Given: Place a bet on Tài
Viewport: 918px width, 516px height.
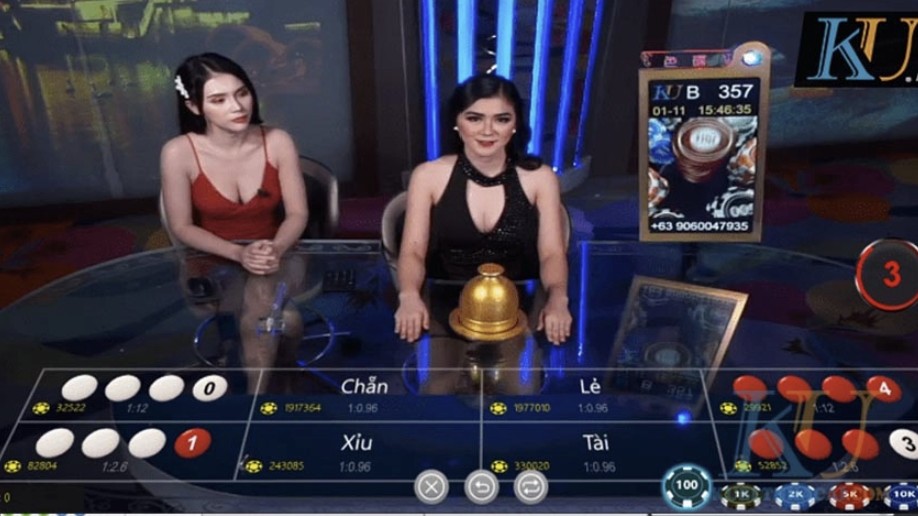Looking at the screenshot, I should click(x=596, y=450).
